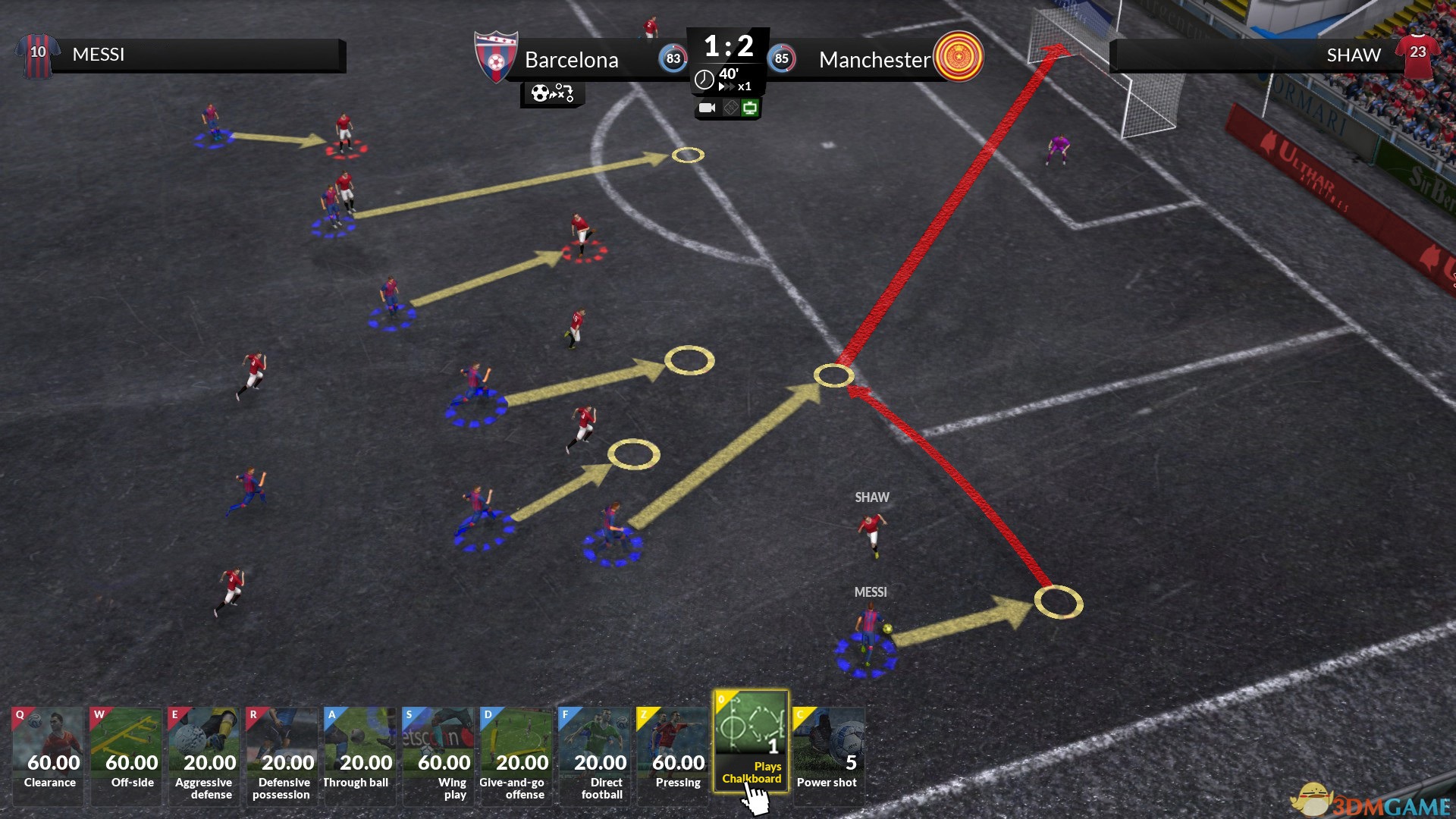Open the Plays Chalkboard card

click(751, 739)
